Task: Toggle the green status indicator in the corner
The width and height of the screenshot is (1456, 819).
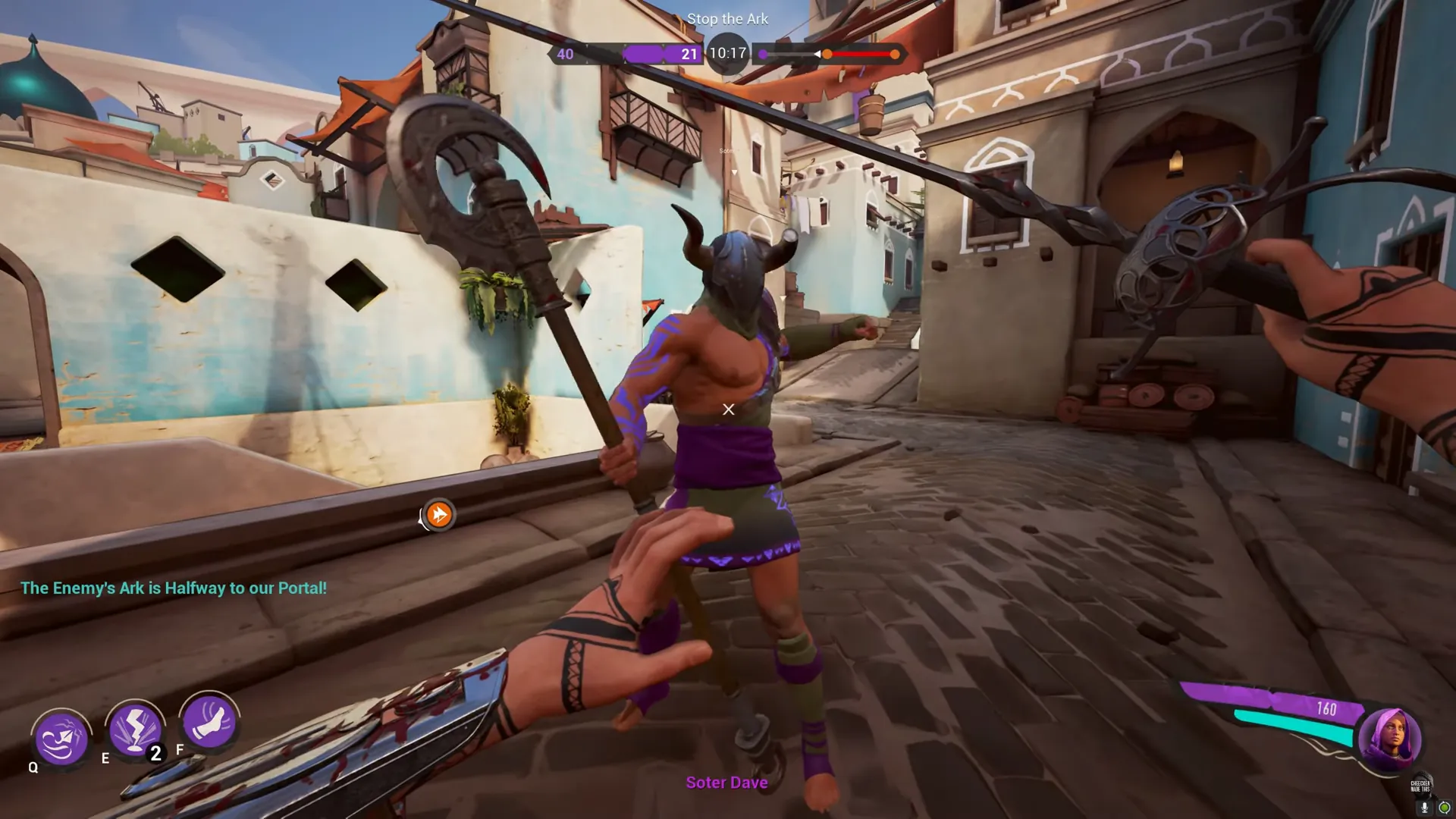Action: [1445, 808]
